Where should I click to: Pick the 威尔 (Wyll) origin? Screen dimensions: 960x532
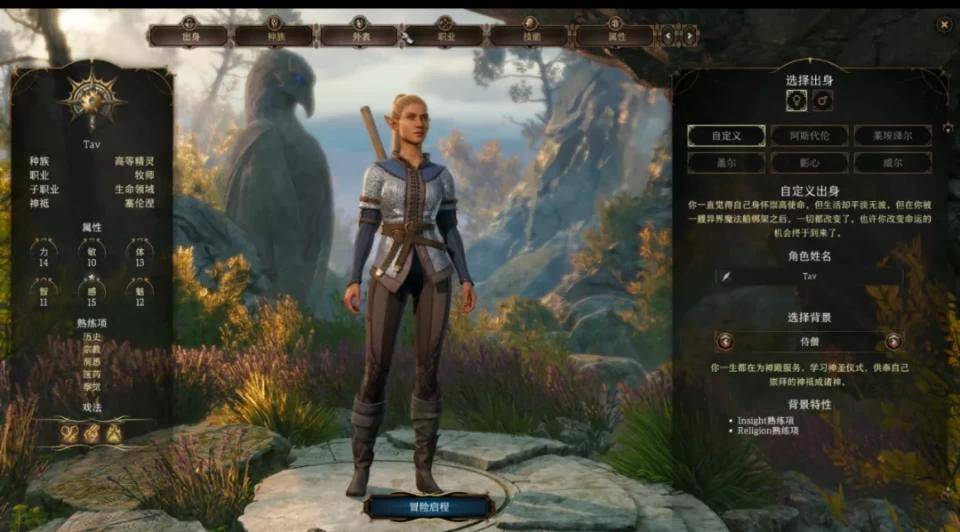point(892,162)
